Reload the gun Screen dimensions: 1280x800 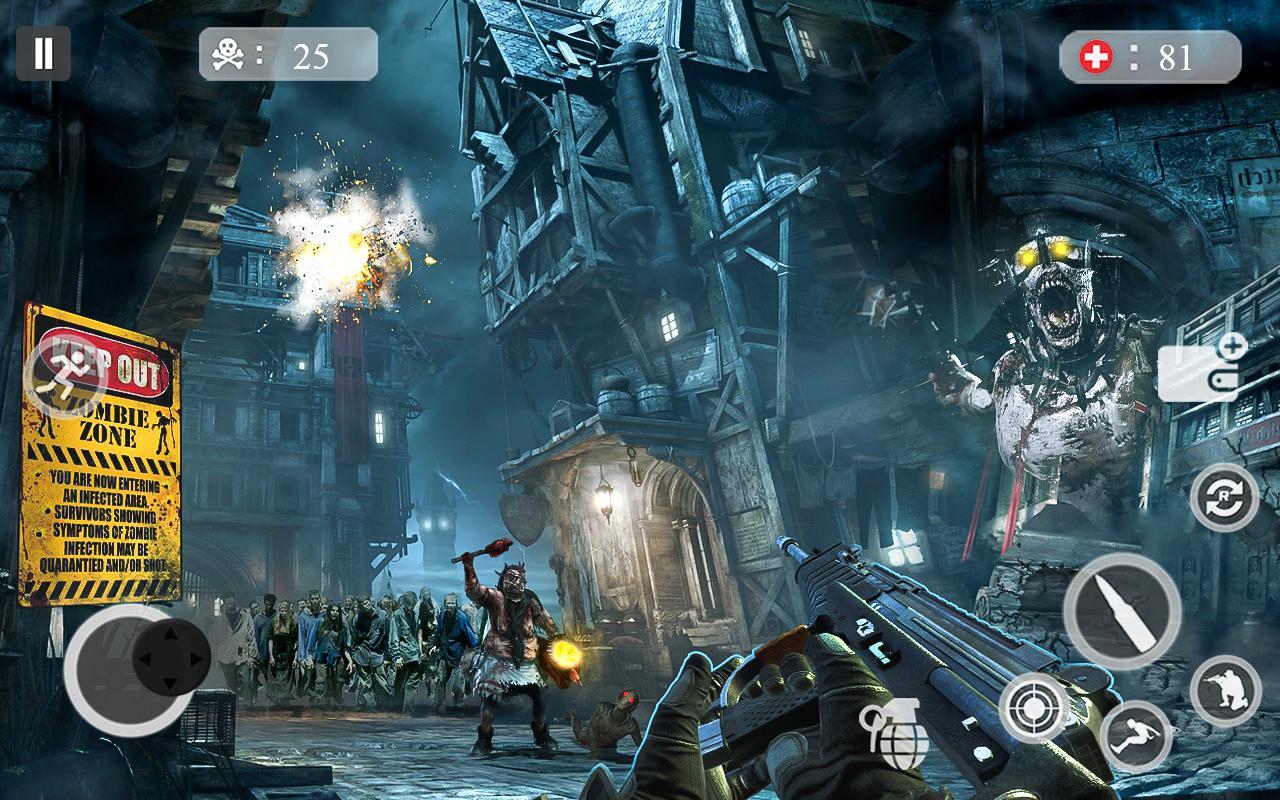[x=1224, y=498]
